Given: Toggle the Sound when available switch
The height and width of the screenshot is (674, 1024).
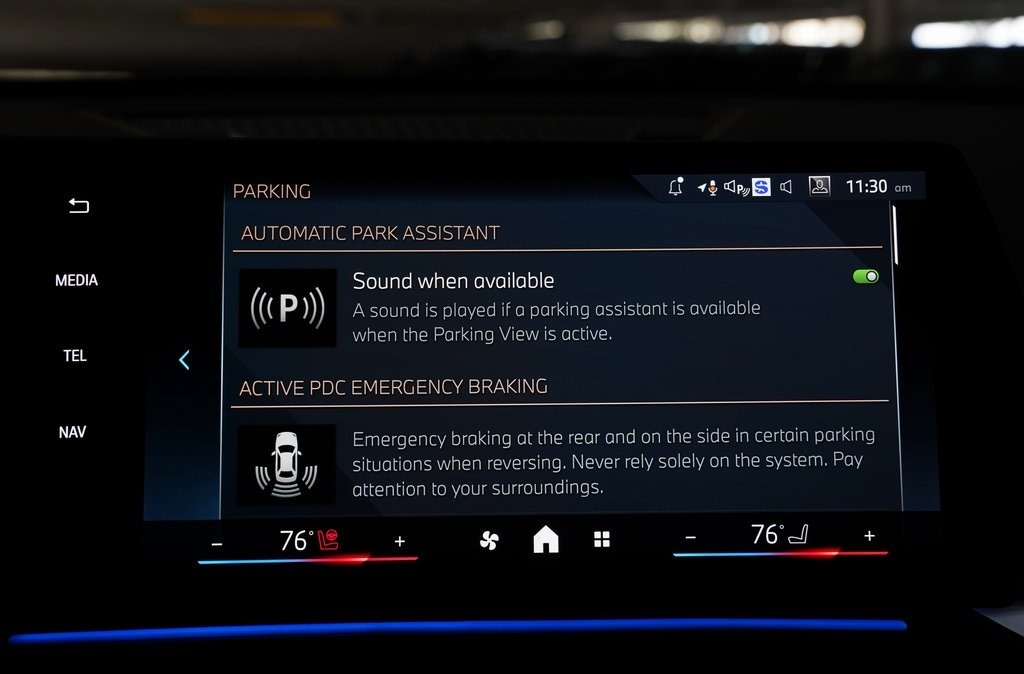Looking at the screenshot, I should (865, 276).
